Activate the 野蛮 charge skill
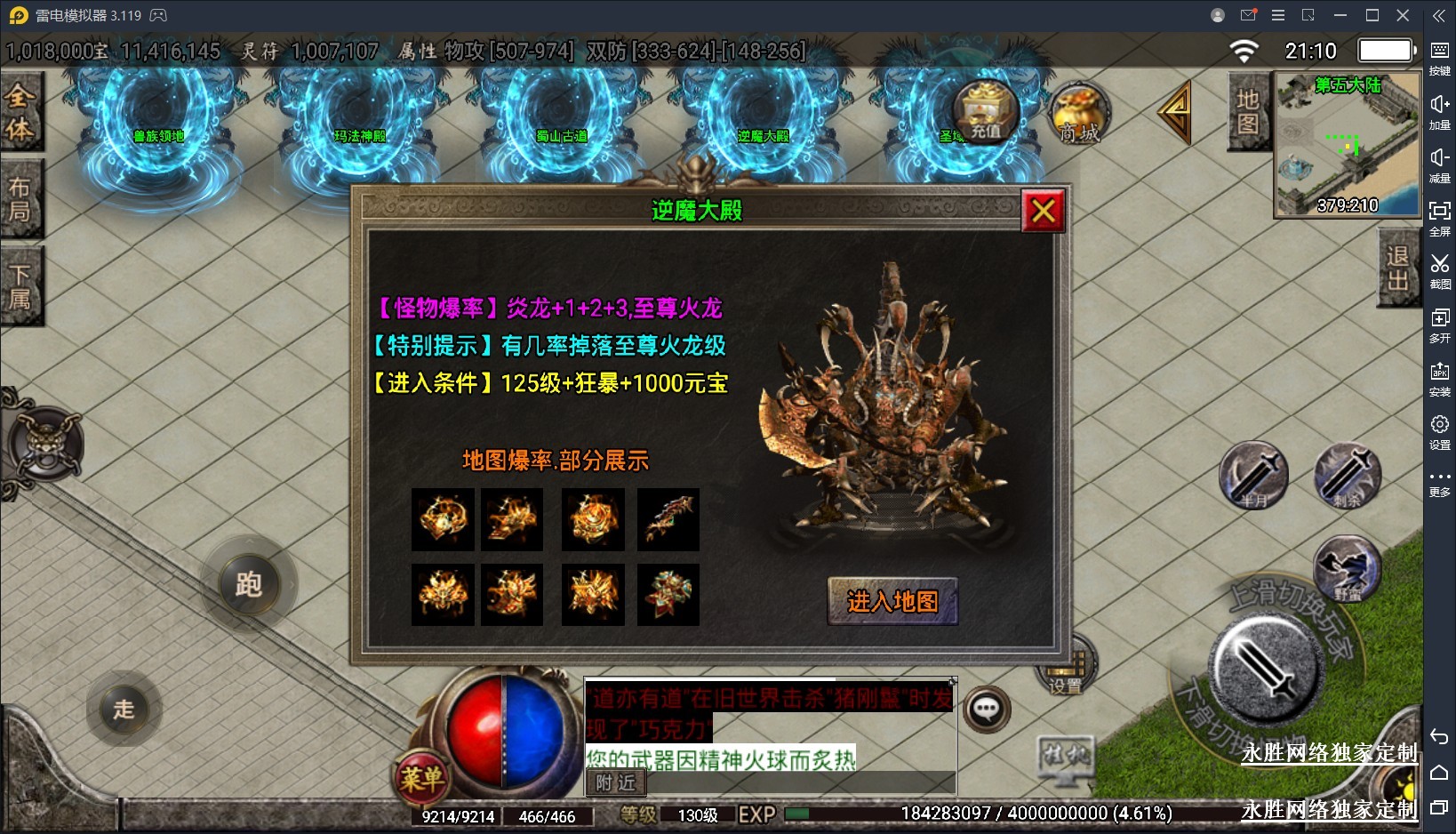 [x=1347, y=569]
